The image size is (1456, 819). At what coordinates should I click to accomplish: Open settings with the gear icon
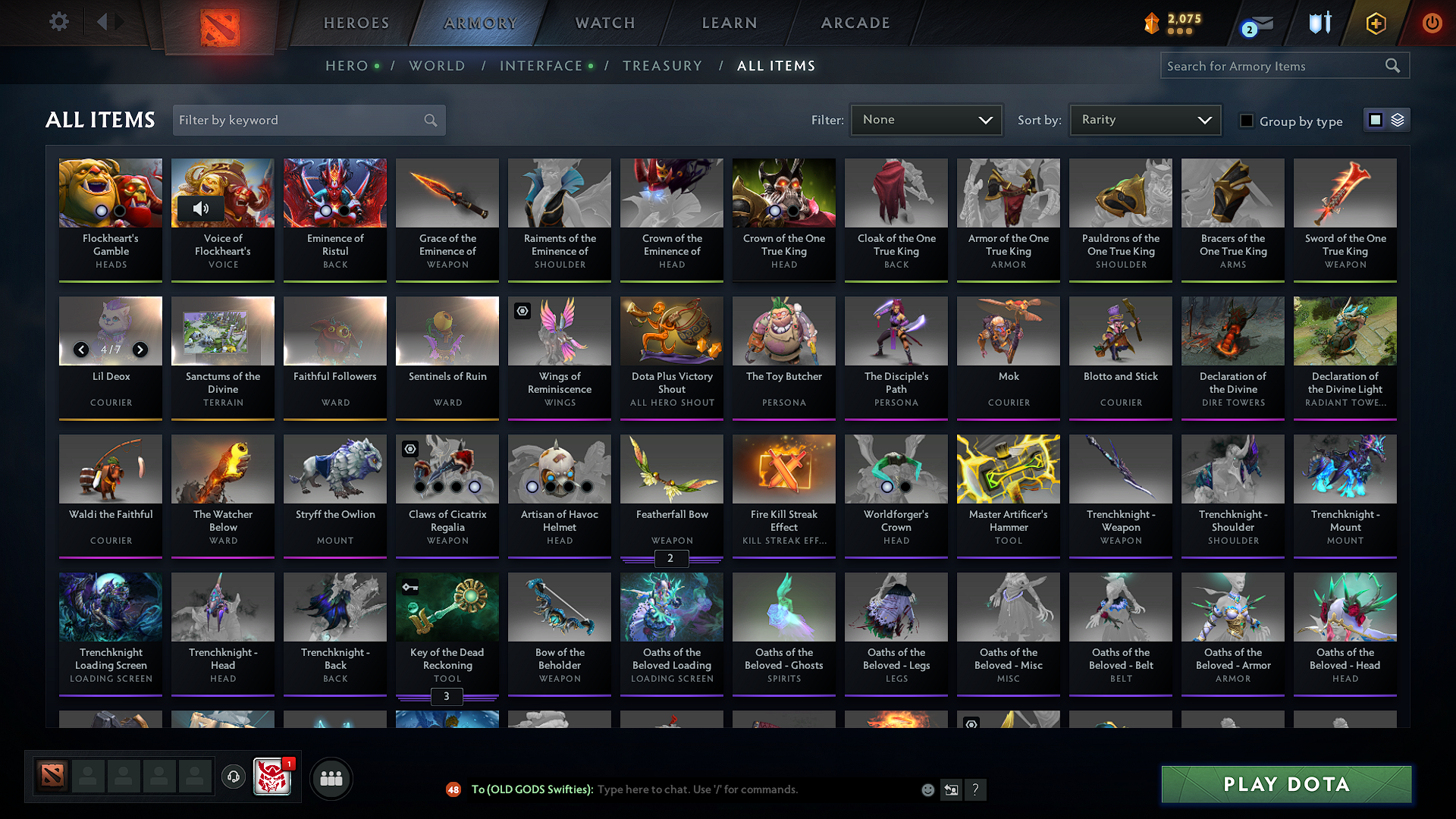[x=58, y=22]
